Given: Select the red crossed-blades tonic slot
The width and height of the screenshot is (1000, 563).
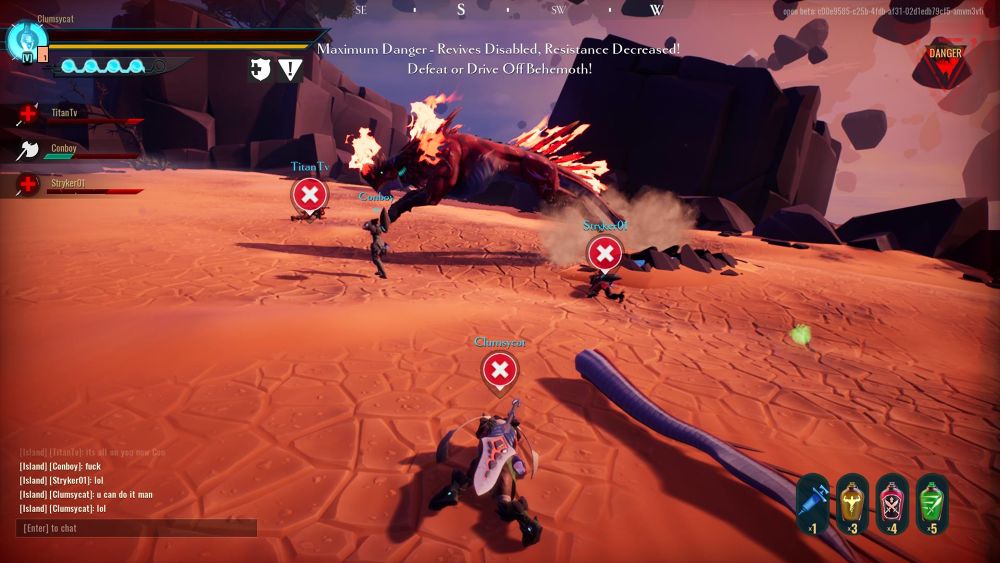Looking at the screenshot, I should tap(892, 502).
